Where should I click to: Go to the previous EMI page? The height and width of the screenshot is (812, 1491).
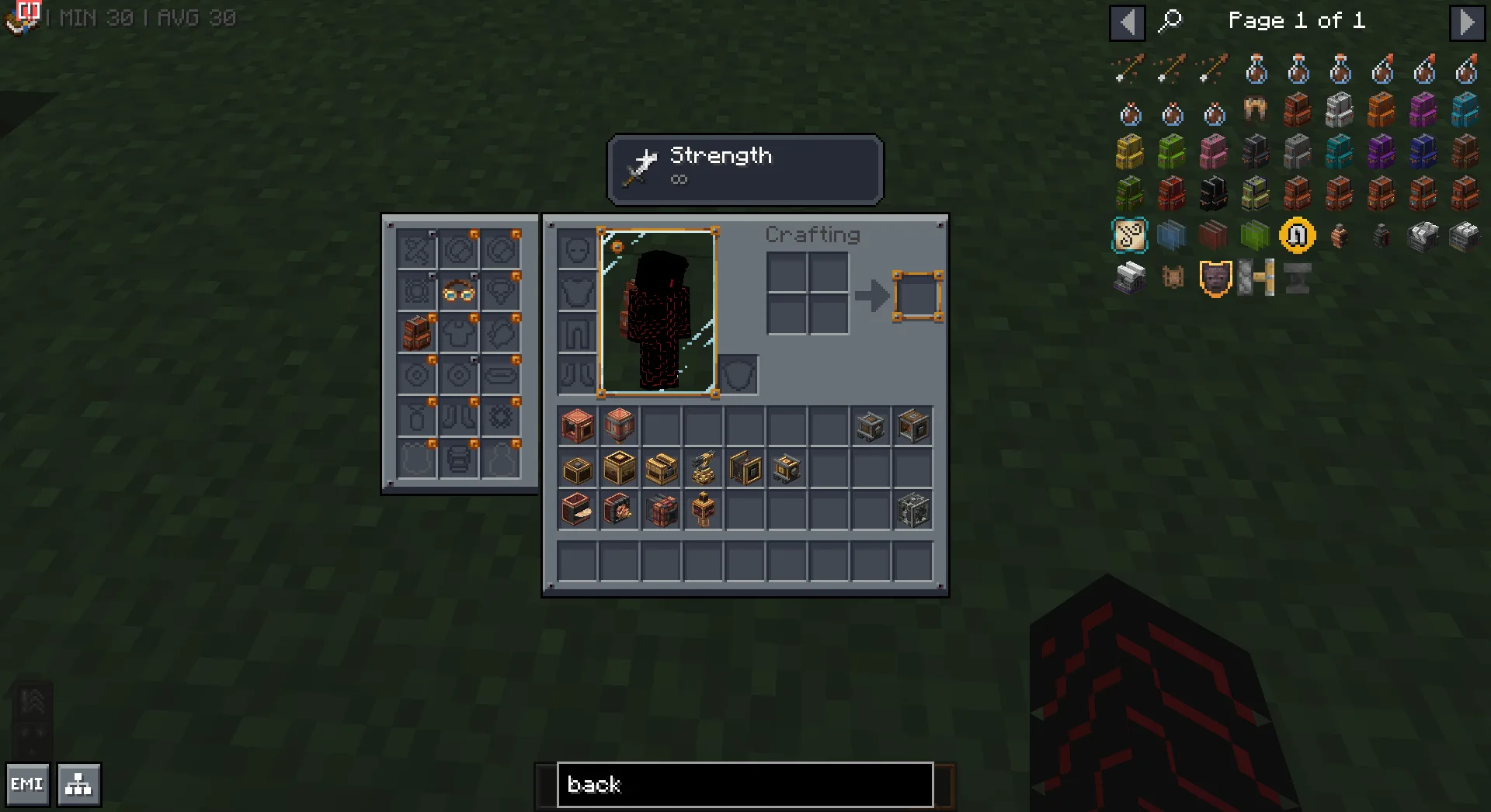1127,23
